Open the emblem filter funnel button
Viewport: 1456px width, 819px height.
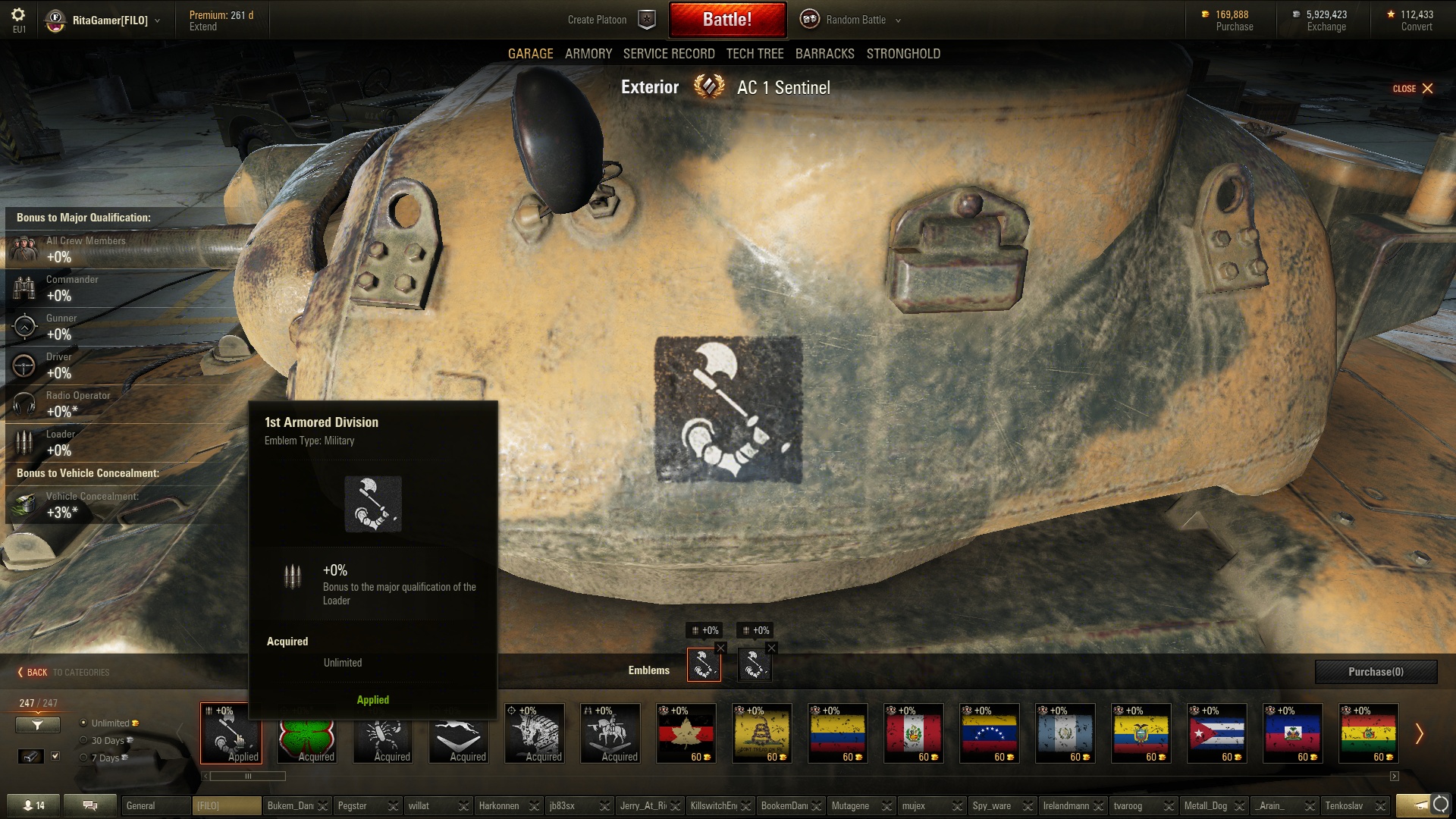click(37, 725)
